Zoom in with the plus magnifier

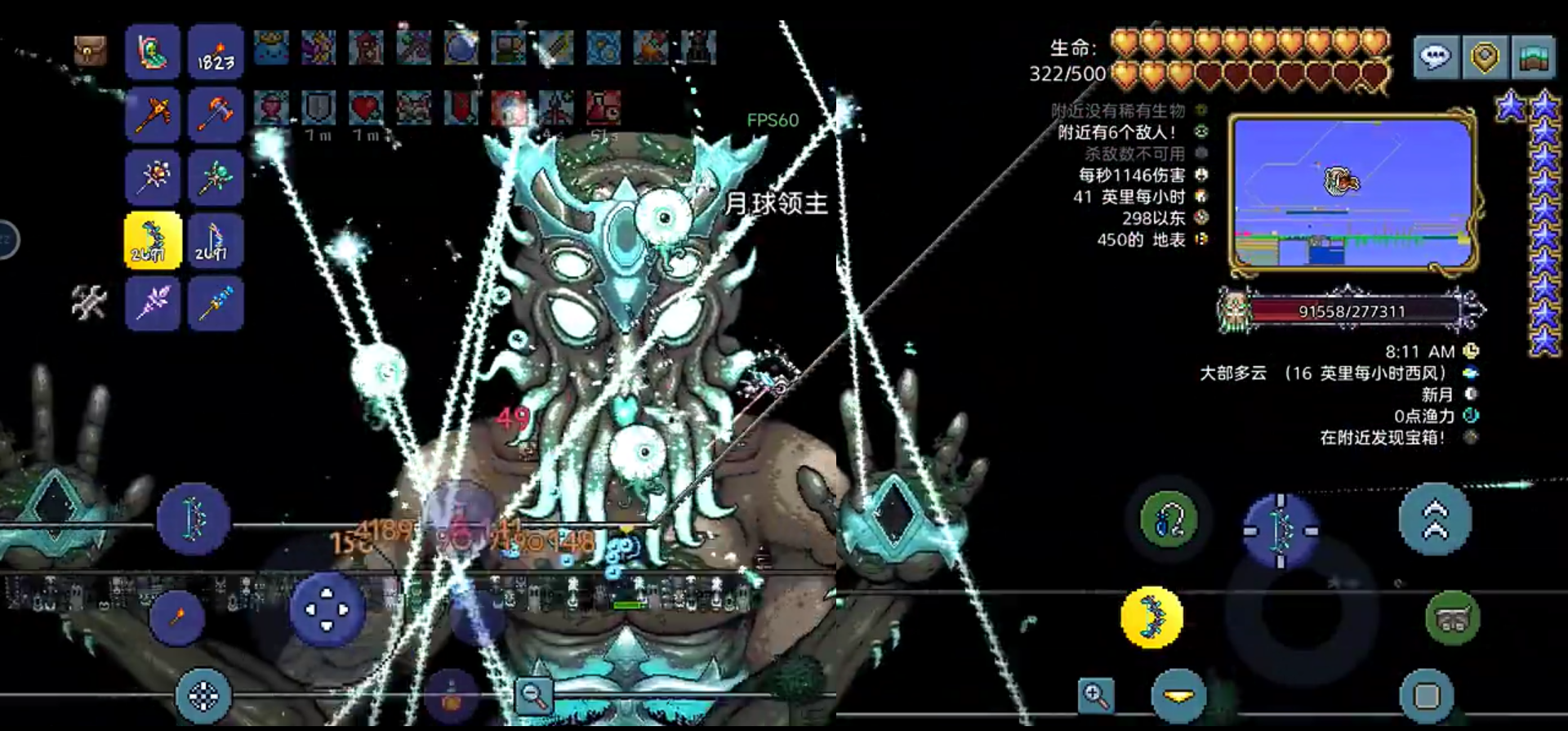tap(1094, 695)
